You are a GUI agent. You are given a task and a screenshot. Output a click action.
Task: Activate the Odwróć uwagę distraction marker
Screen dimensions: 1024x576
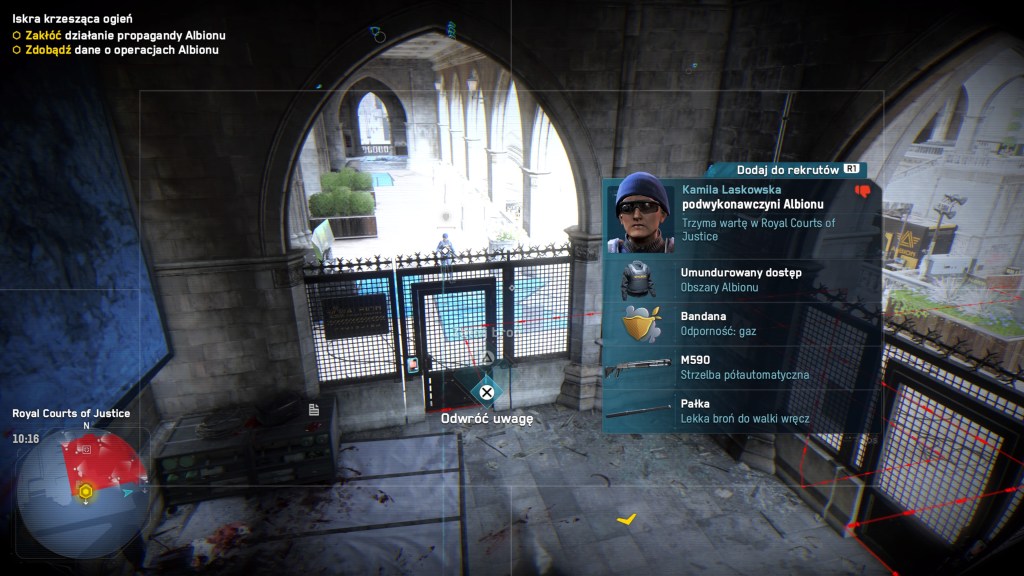tap(486, 392)
